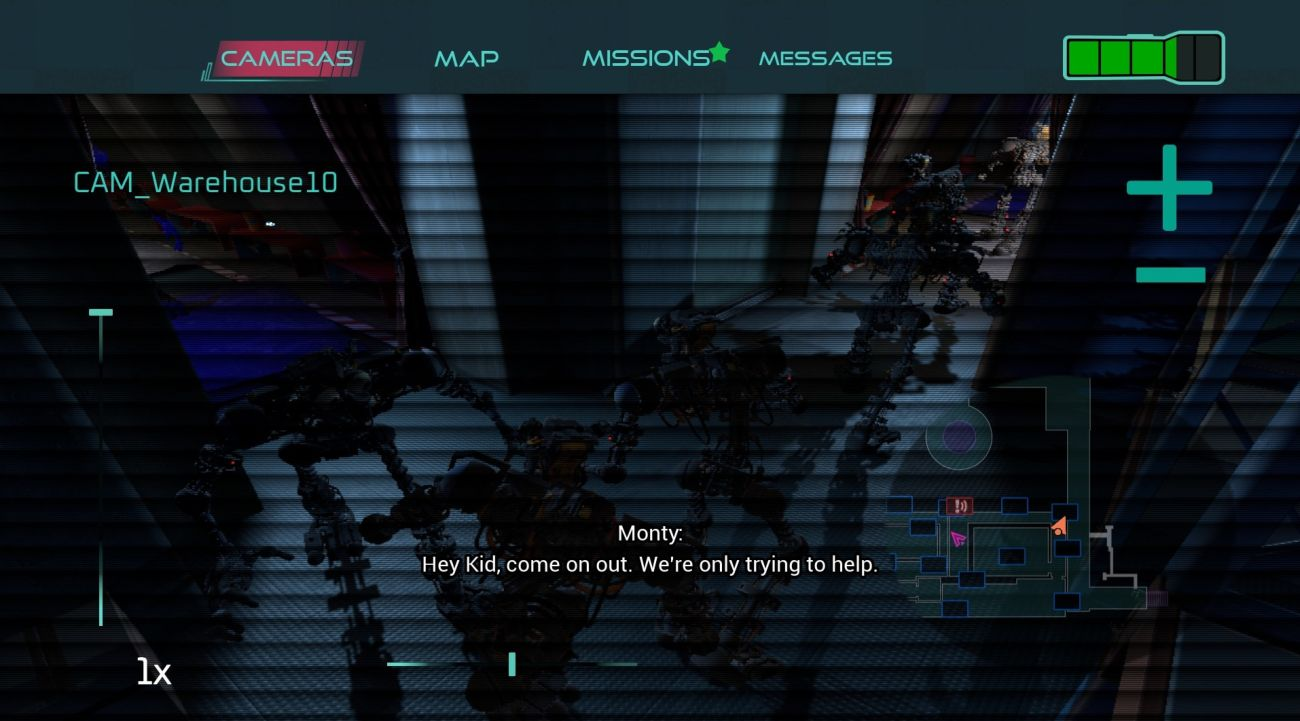1300x721 pixels.
Task: Switch to the MAP tab
Action: 467,57
